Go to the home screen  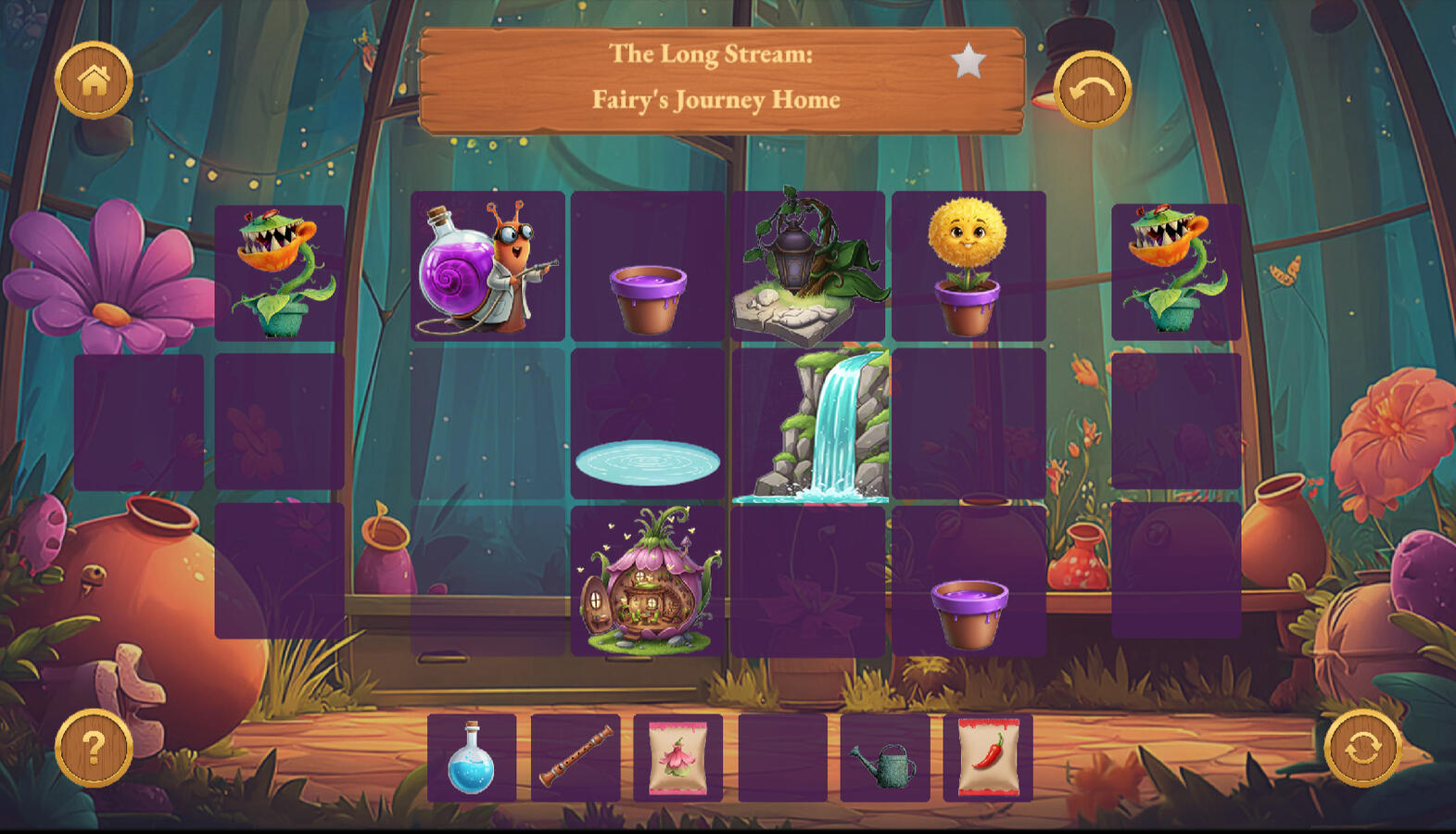(94, 81)
